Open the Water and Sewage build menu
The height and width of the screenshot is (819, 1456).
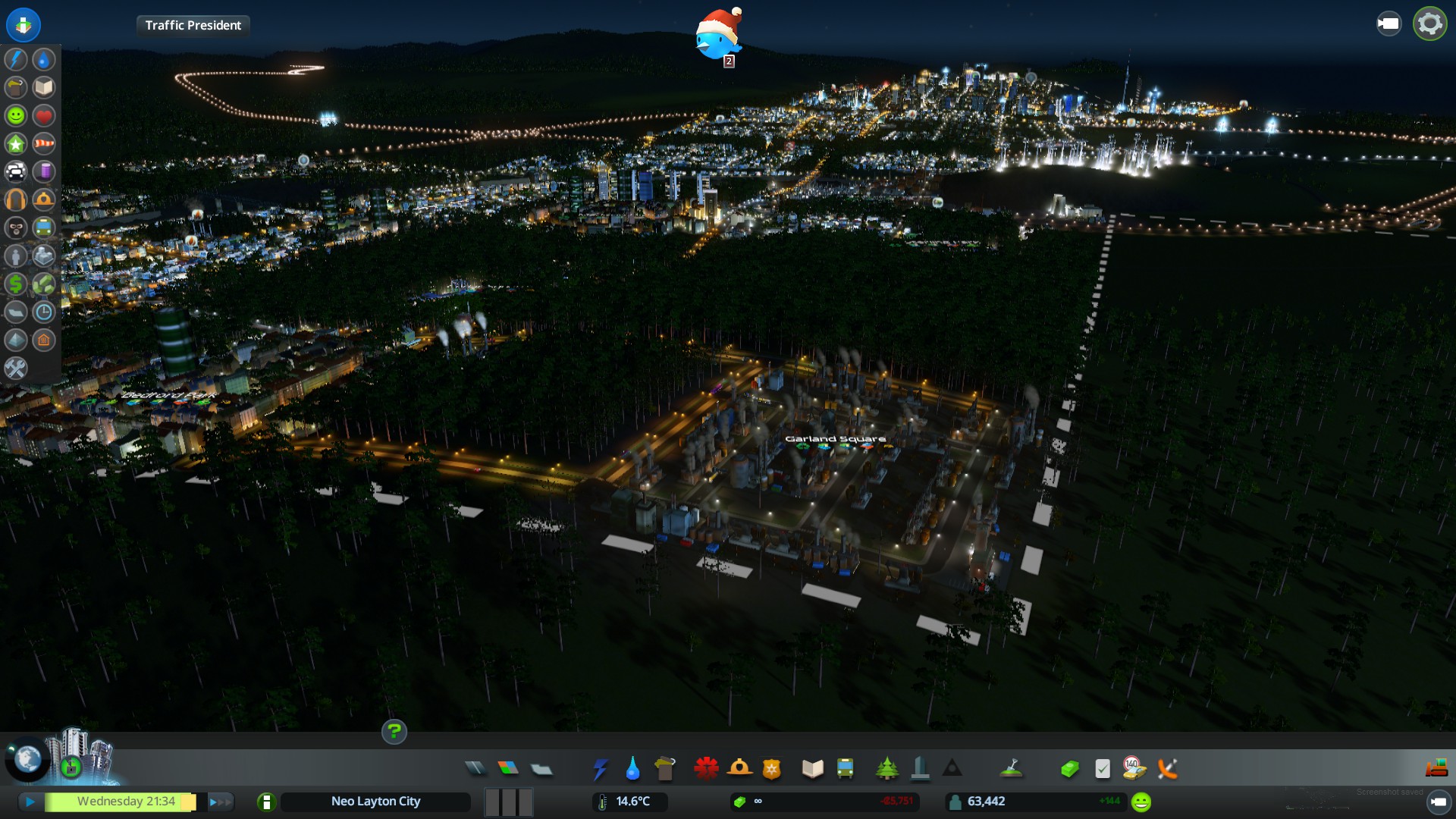632,769
